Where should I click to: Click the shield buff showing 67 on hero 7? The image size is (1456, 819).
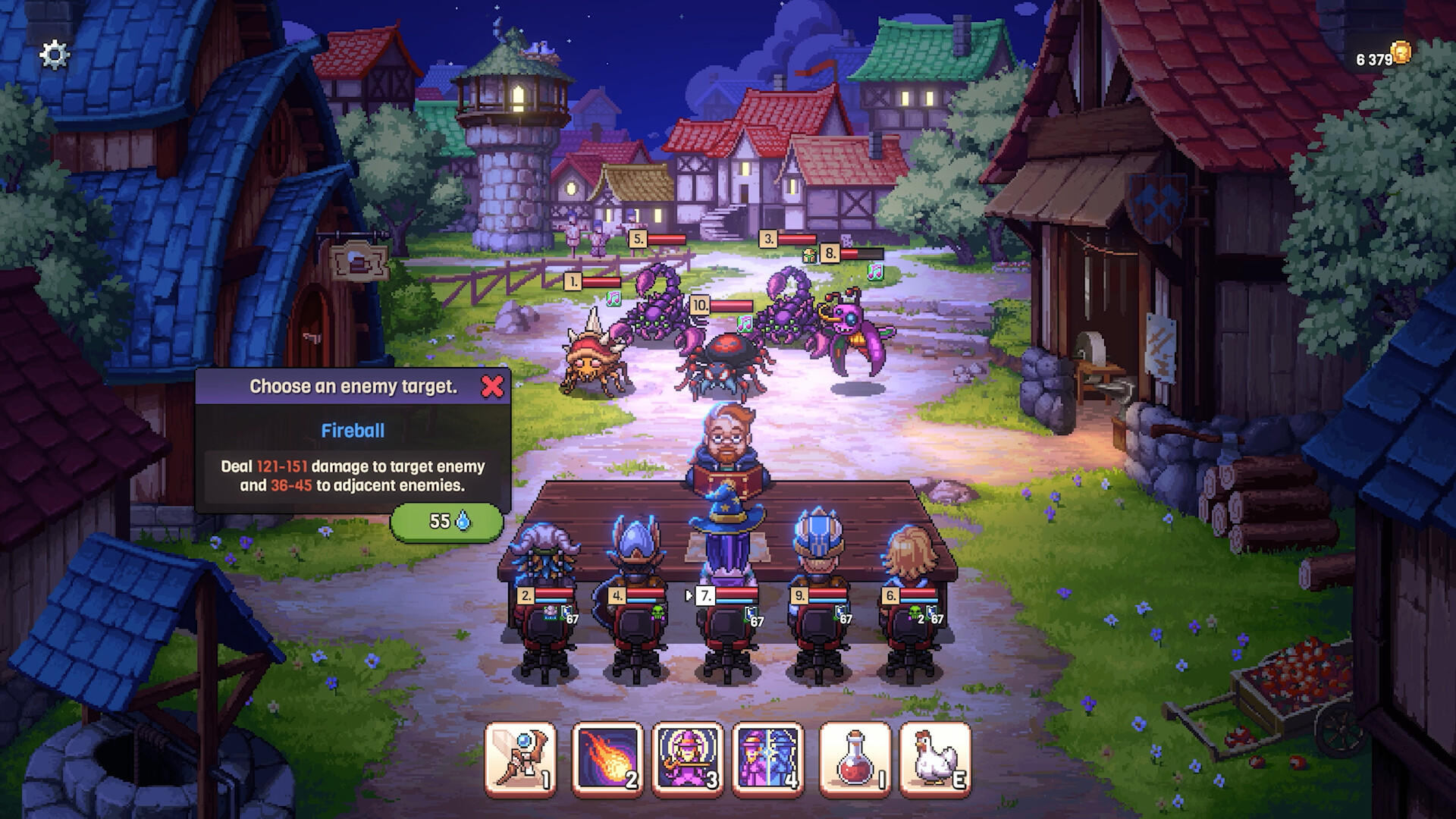pyautogui.click(x=750, y=611)
